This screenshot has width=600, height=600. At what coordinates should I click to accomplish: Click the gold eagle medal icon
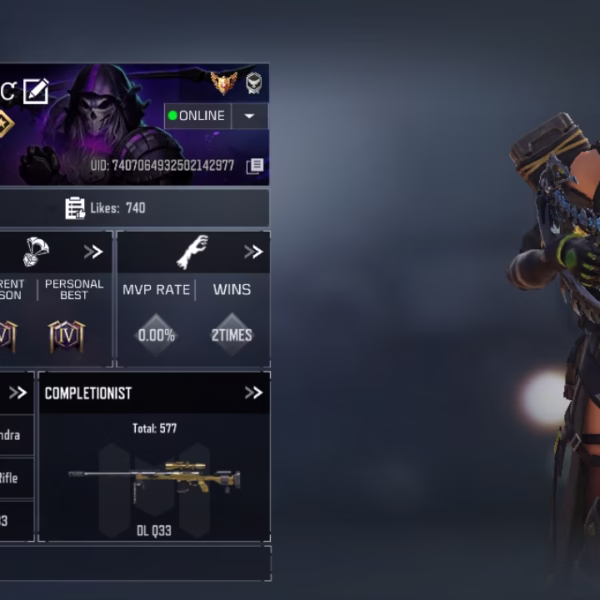pyautogui.click(x=223, y=82)
